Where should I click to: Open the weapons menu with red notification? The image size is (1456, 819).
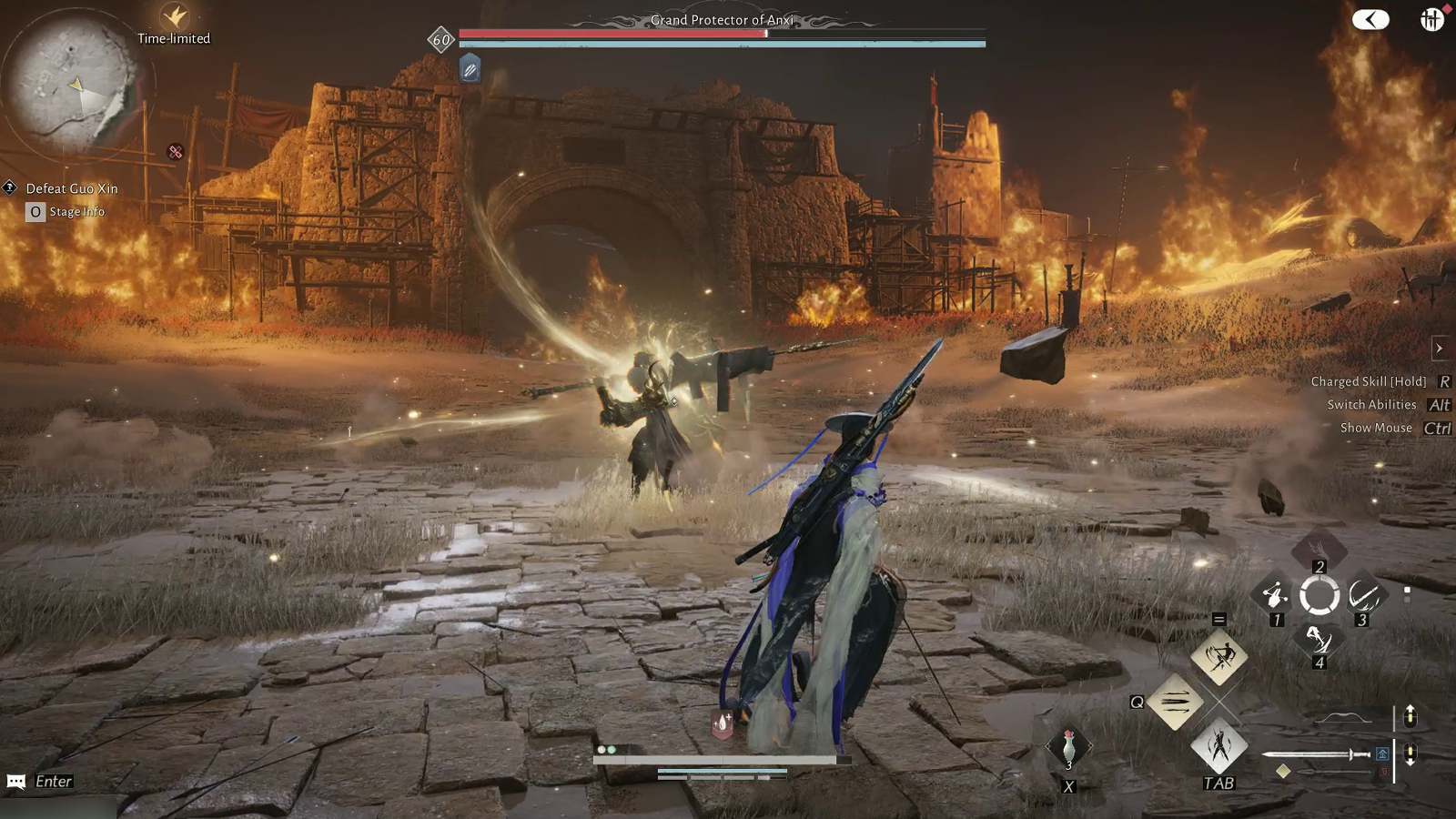pyautogui.click(x=1431, y=18)
